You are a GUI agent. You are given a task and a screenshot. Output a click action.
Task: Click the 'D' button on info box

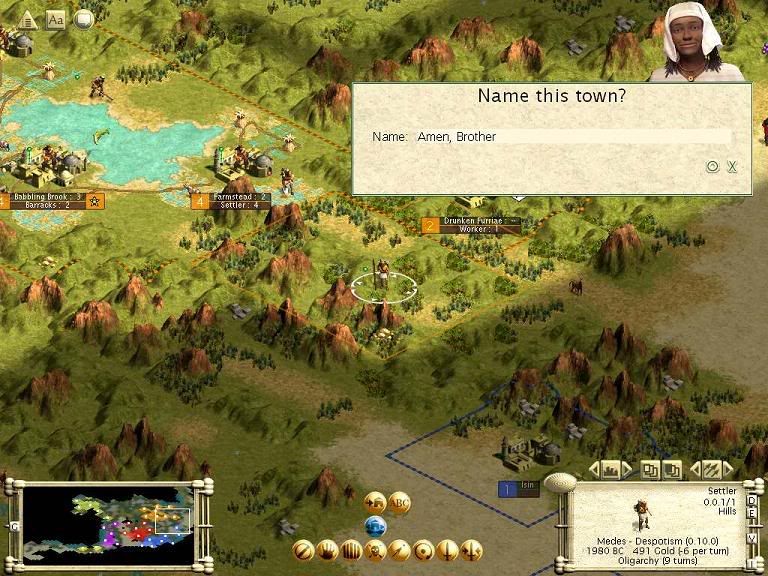coord(752,502)
